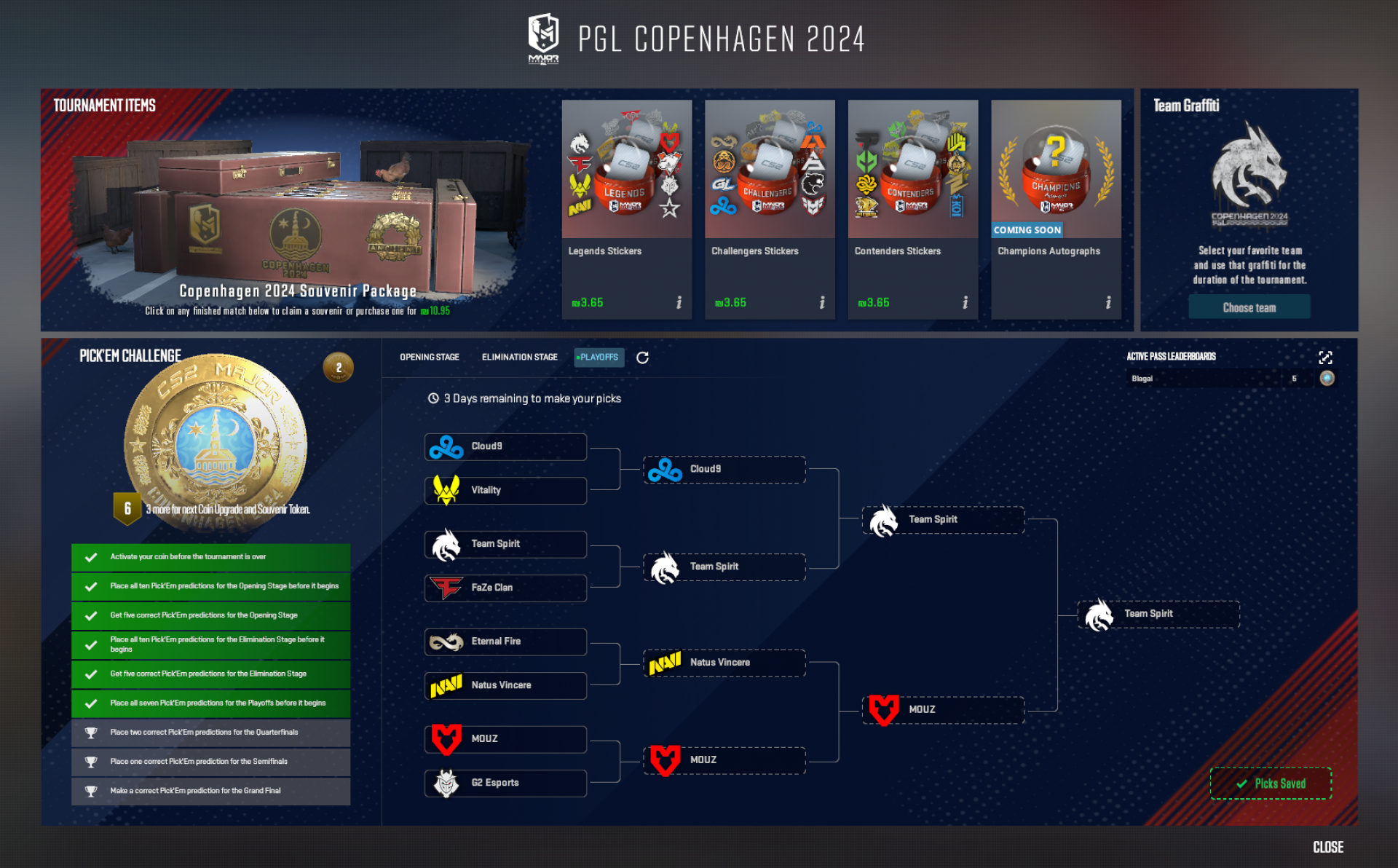Open Blagai's leaderboard entry
The image size is (1398, 868).
coord(1201,378)
